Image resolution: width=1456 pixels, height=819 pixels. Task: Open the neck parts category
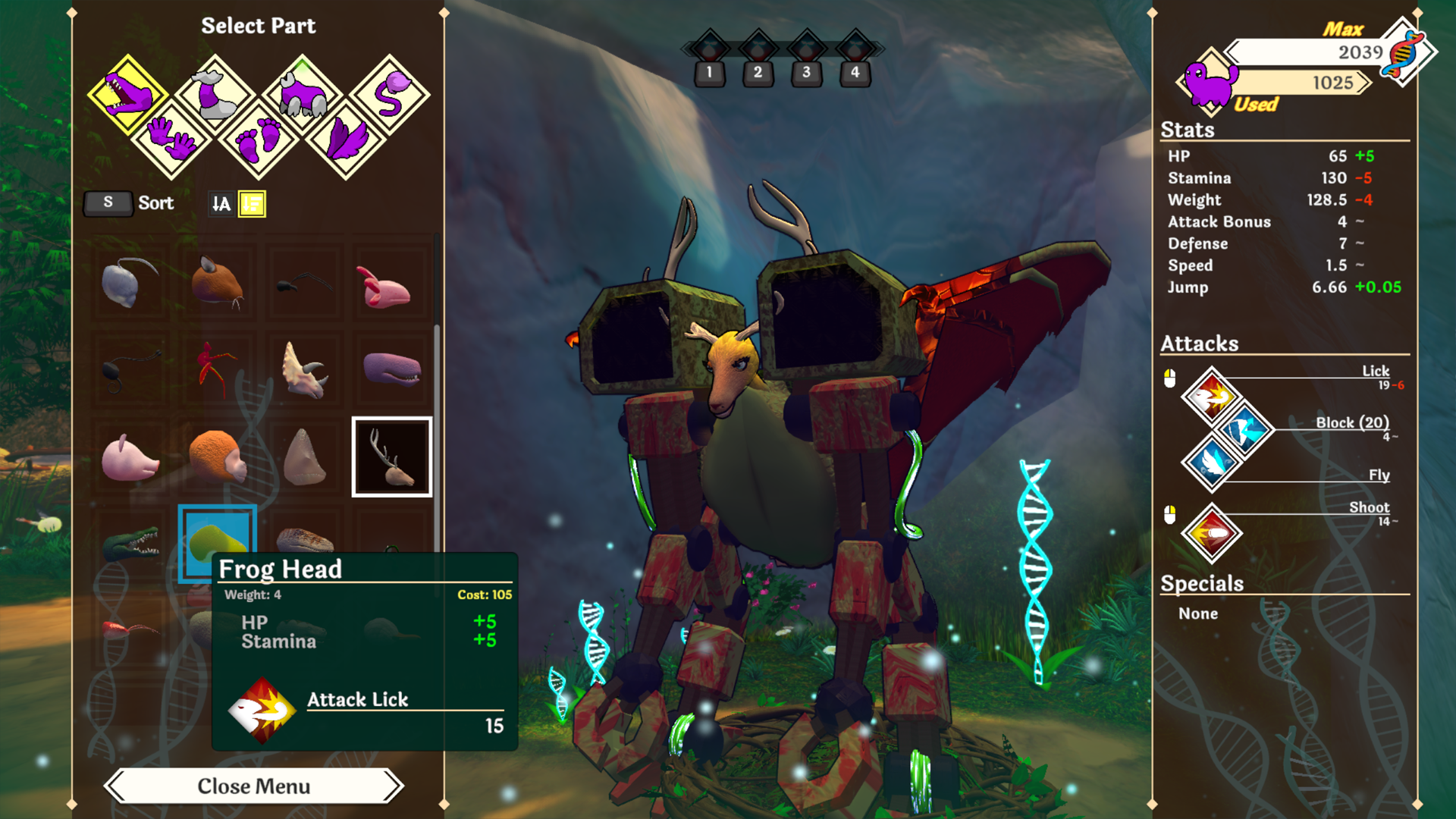215,95
